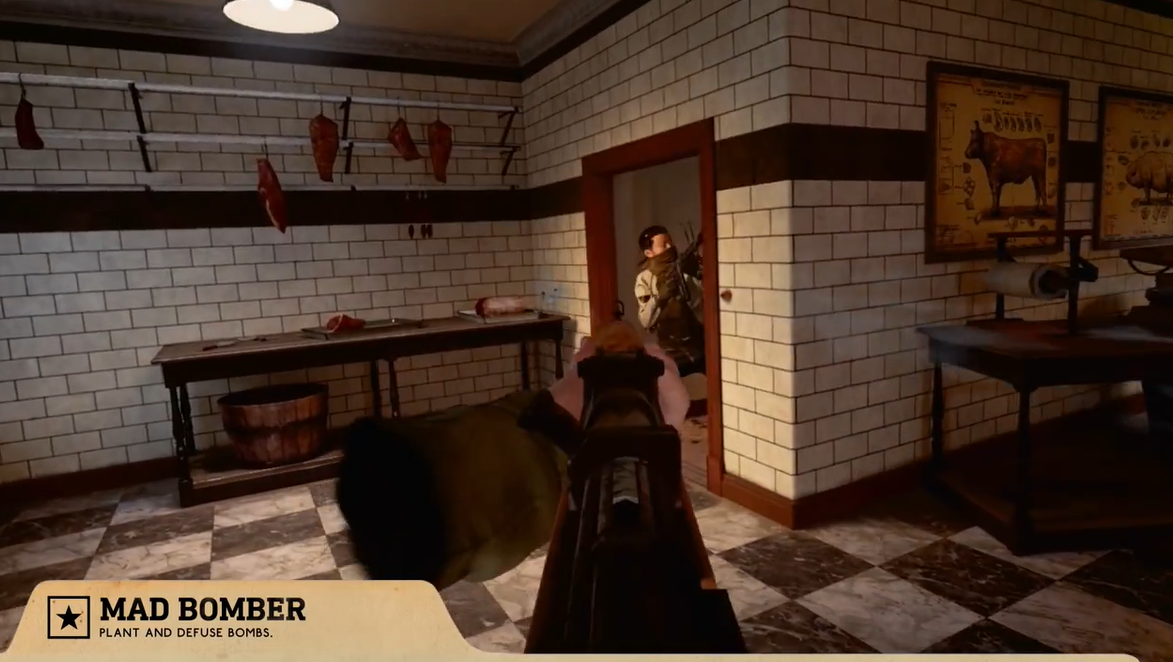The width and height of the screenshot is (1173, 662).
Task: Select the star icon beside Mad Bomber
Action: [x=68, y=617]
